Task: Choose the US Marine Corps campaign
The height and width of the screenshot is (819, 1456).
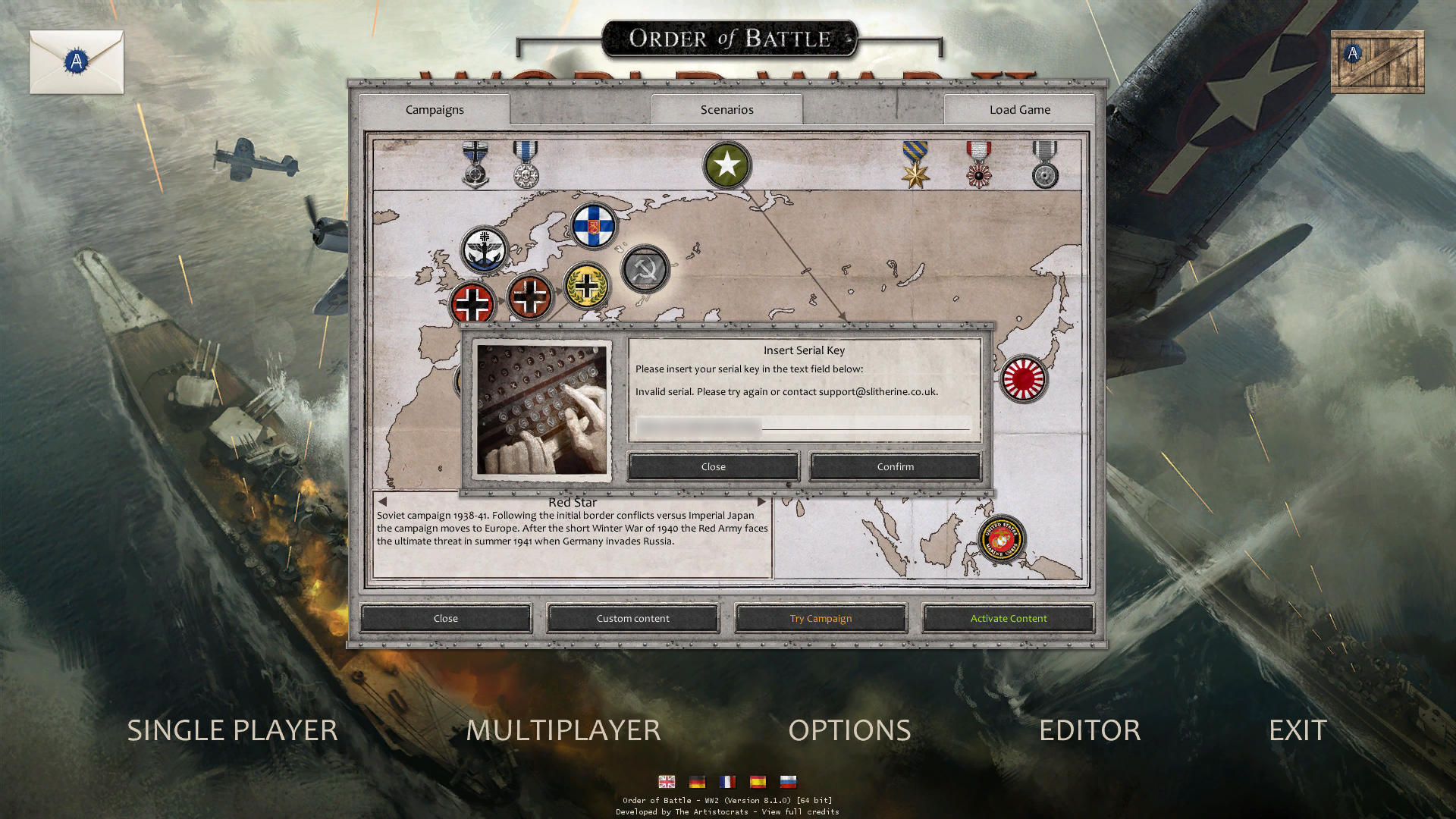Action: 1001,539
